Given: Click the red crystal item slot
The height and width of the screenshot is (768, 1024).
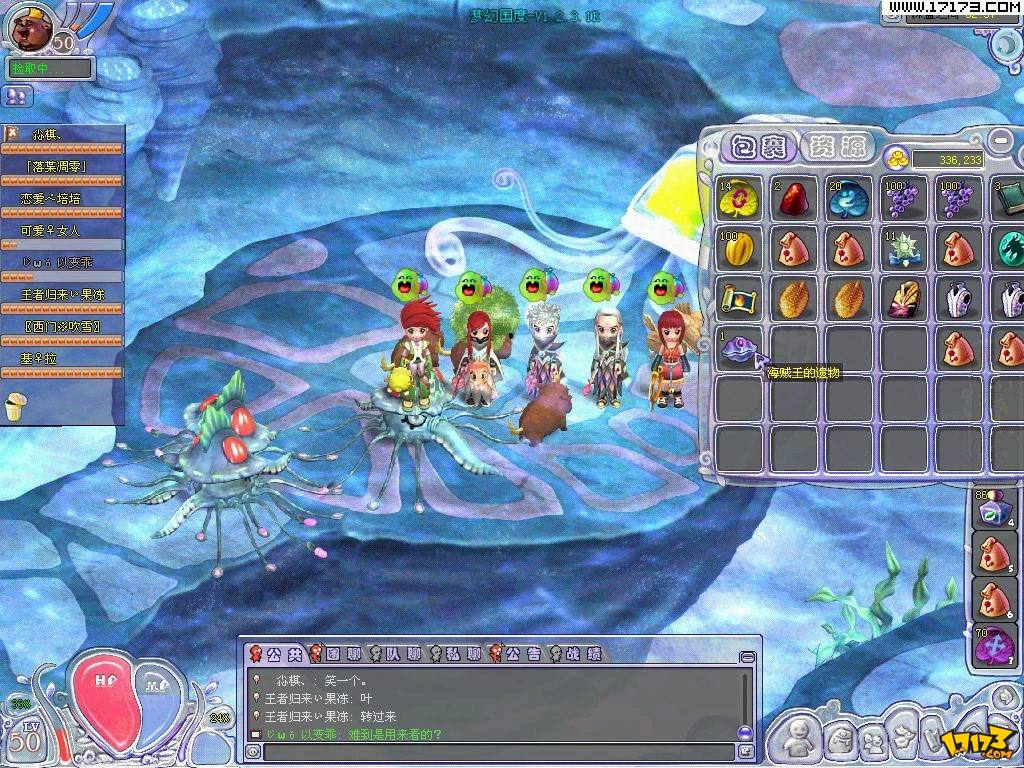Looking at the screenshot, I should pos(796,198).
